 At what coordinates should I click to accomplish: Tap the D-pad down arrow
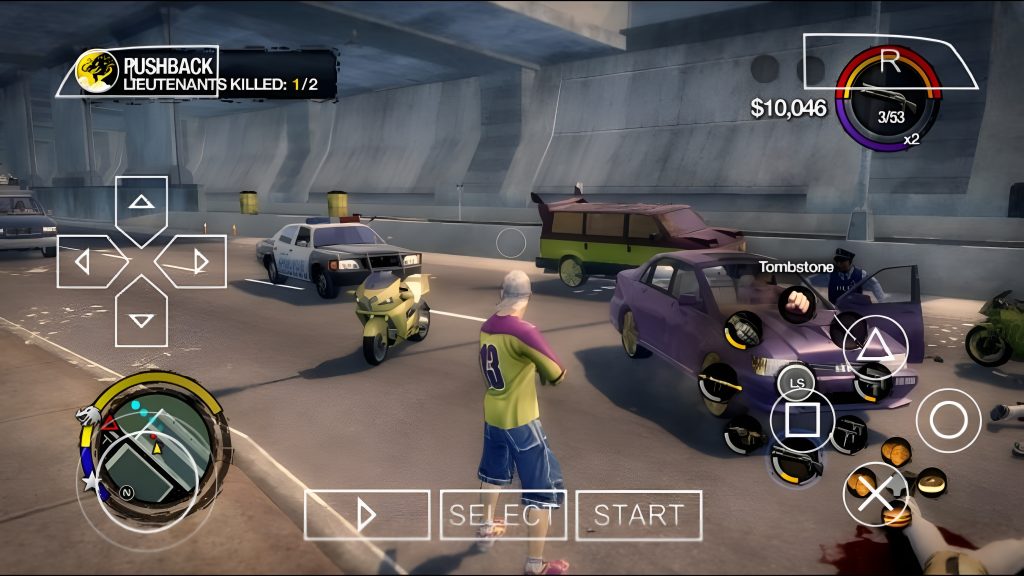tap(141, 319)
